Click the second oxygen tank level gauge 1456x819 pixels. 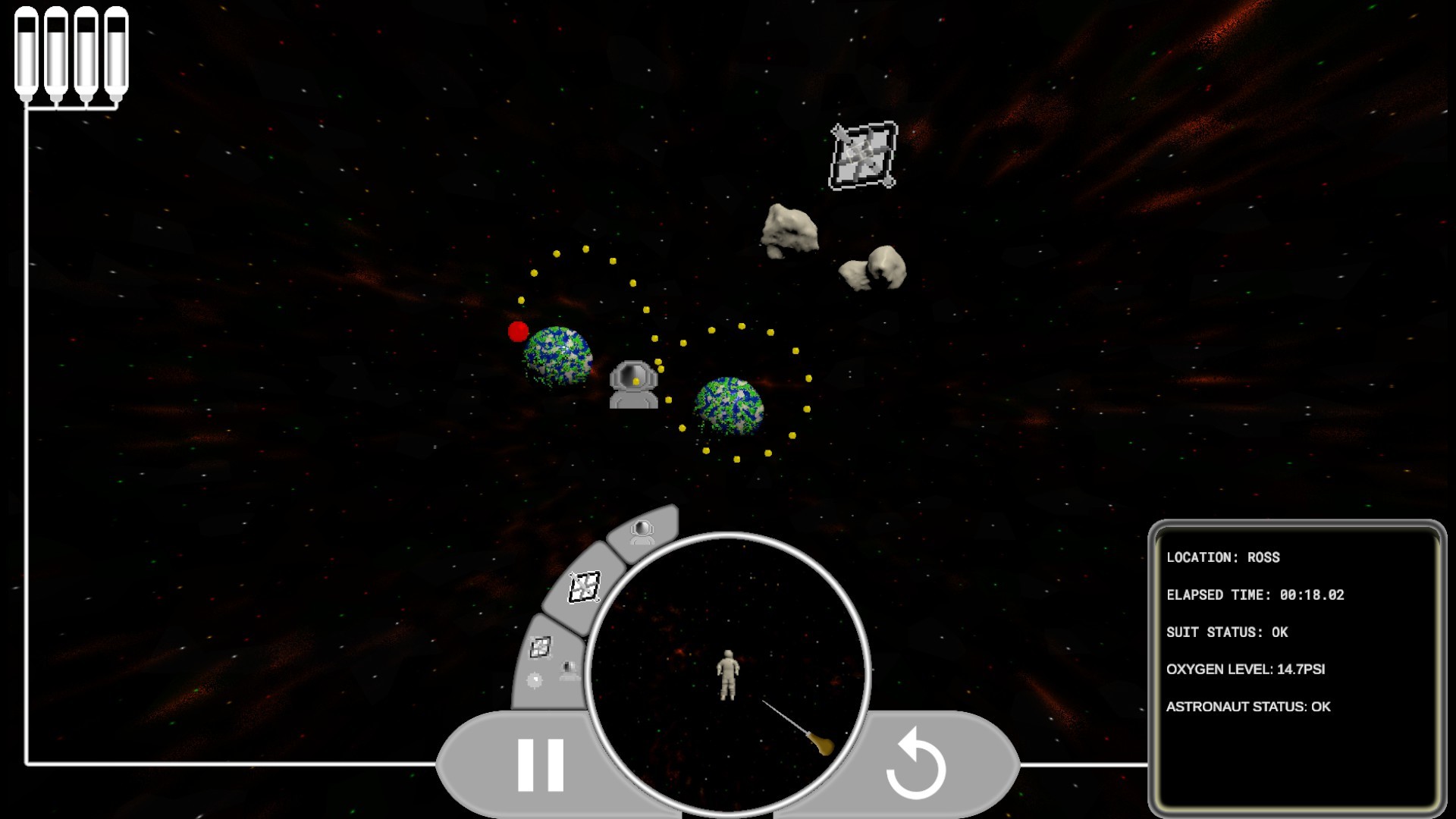(55, 49)
